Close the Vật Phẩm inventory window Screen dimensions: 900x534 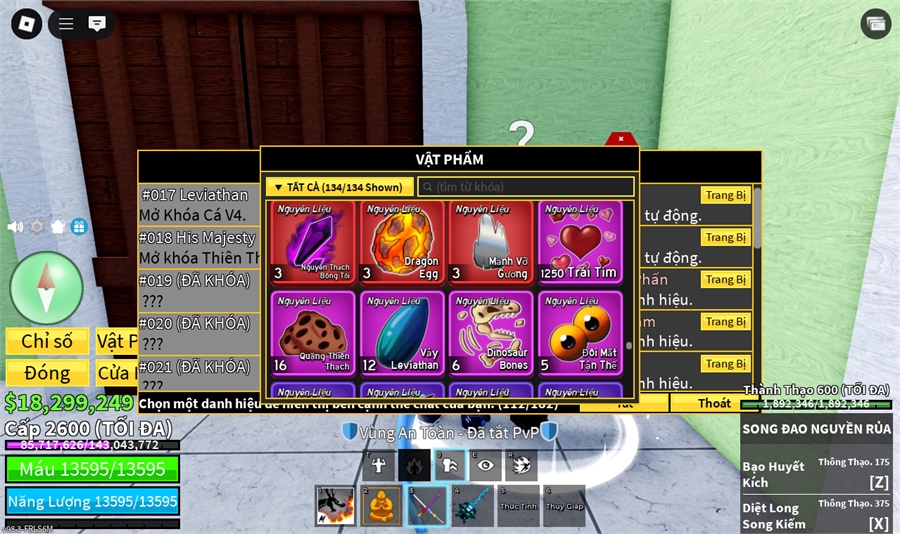pos(621,139)
